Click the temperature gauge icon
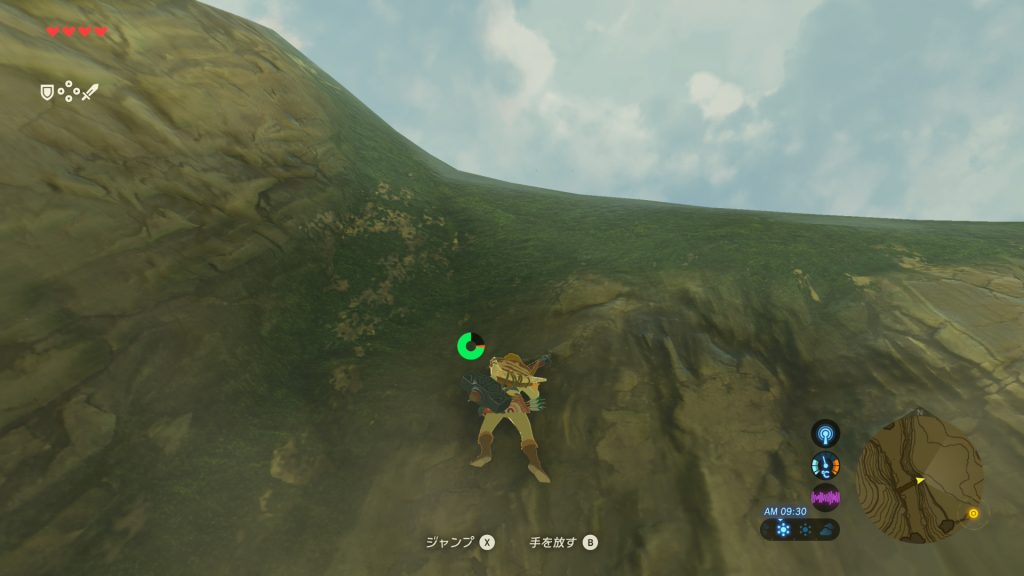 (x=825, y=465)
